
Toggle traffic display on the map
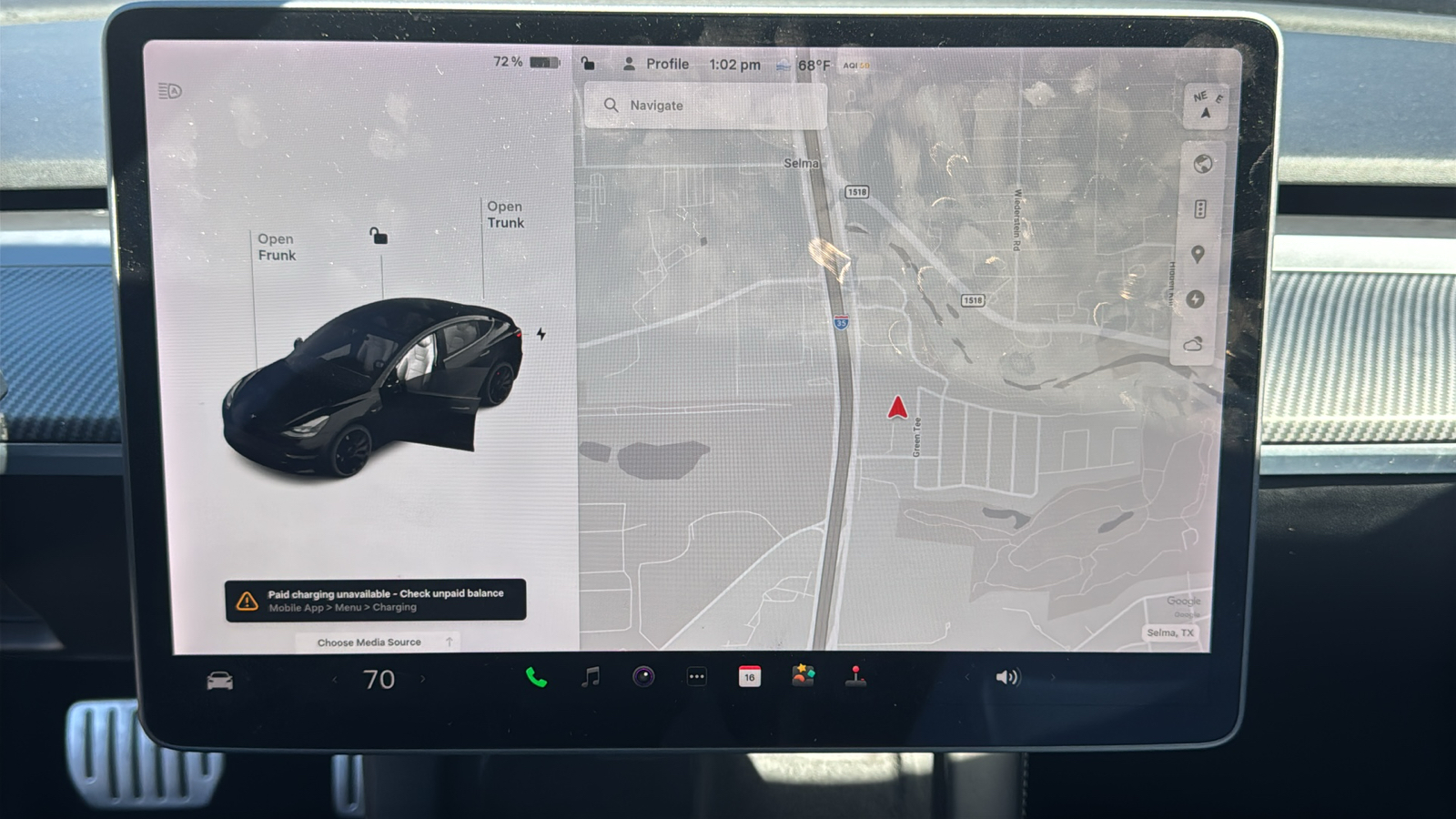(1200, 208)
